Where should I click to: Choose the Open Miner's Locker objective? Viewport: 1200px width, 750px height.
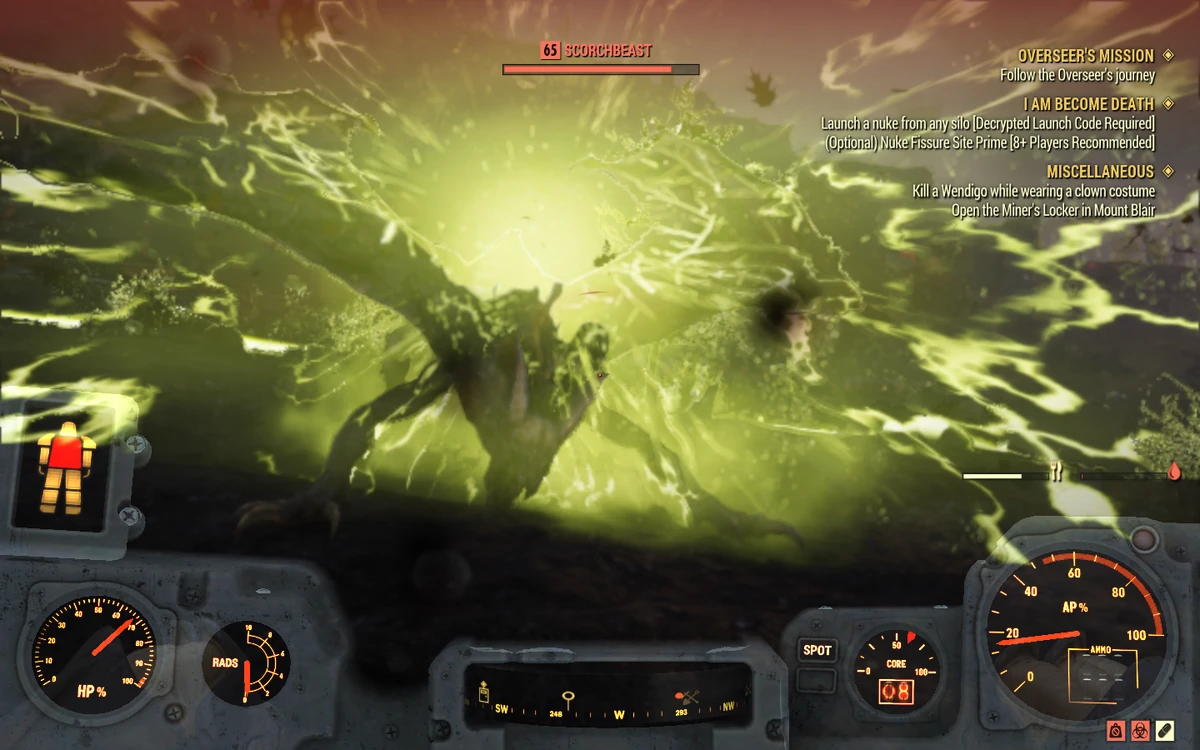point(1053,211)
